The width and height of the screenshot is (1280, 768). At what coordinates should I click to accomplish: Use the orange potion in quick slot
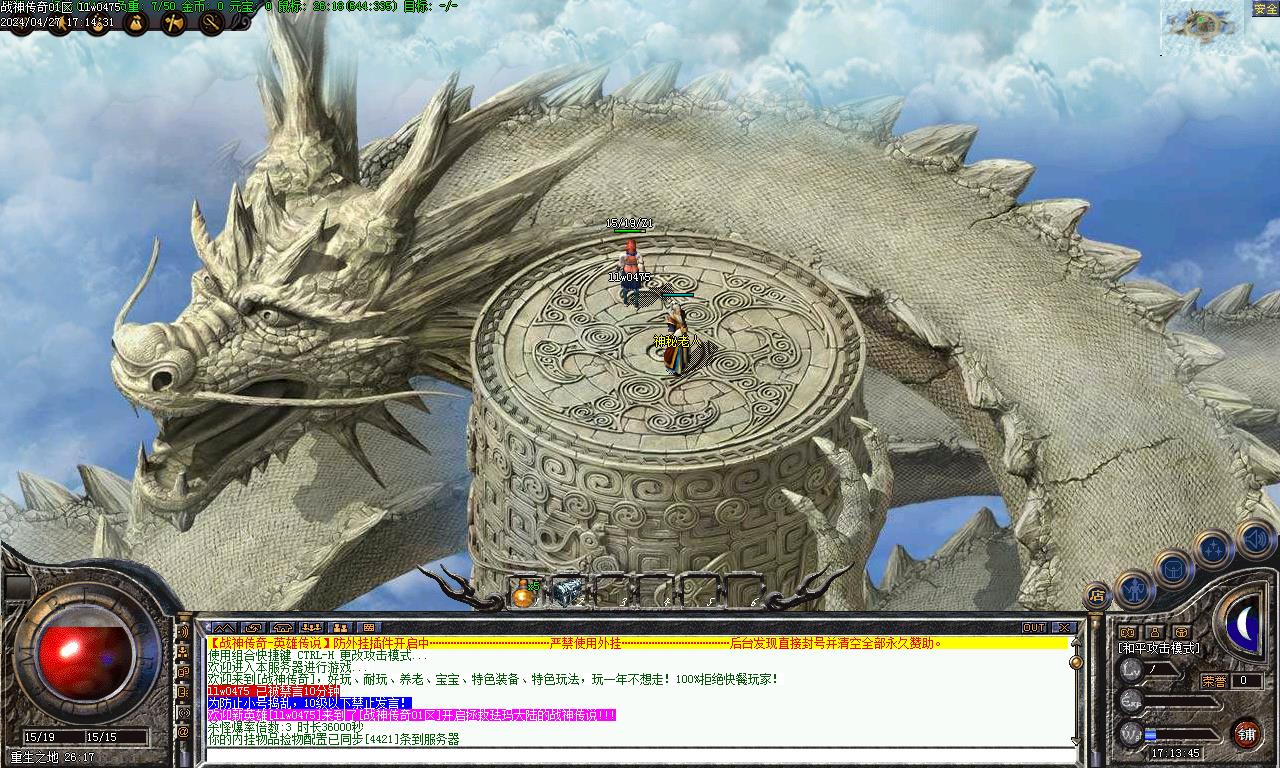(523, 593)
